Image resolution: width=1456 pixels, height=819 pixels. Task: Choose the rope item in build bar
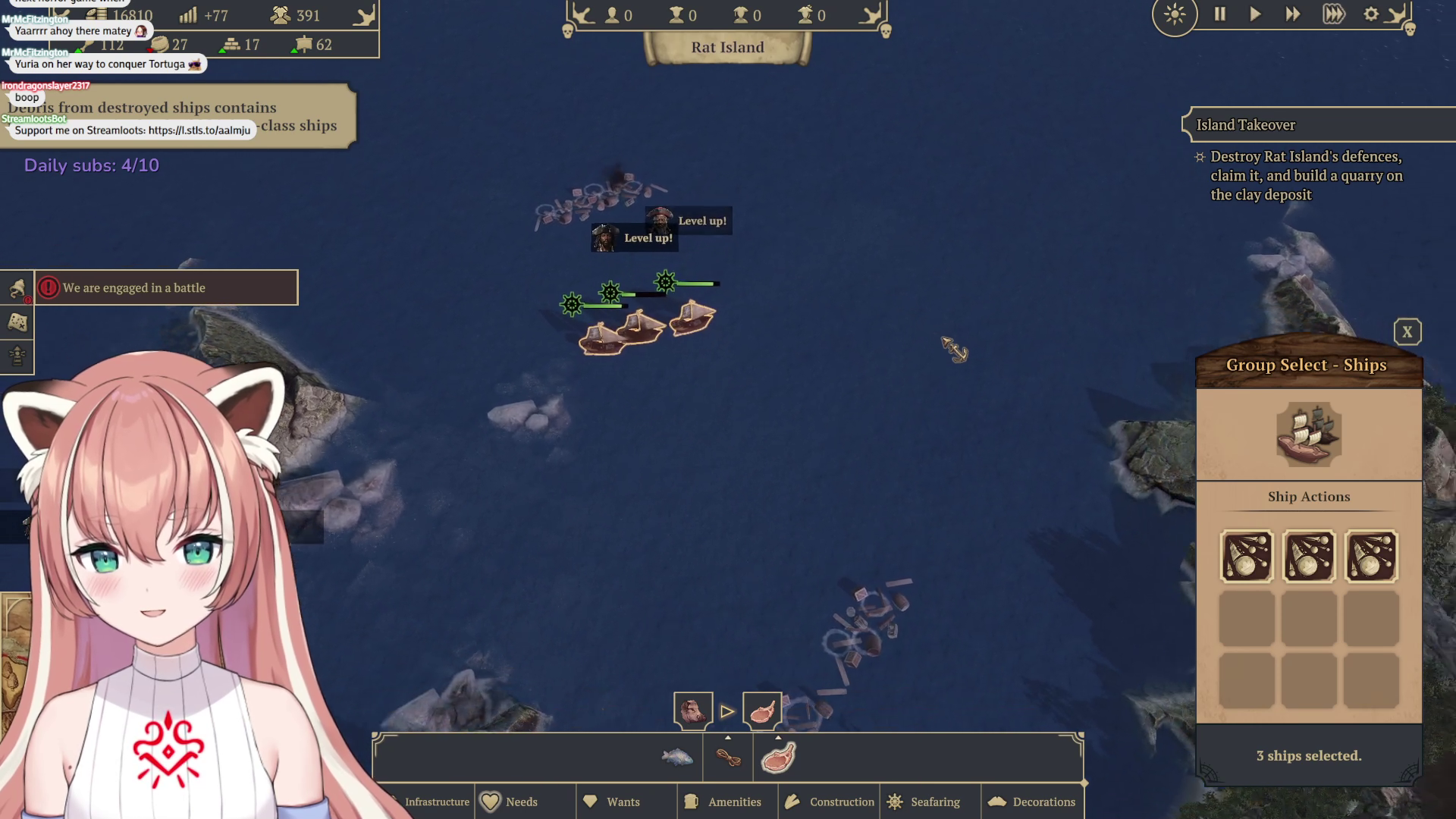coord(728,758)
